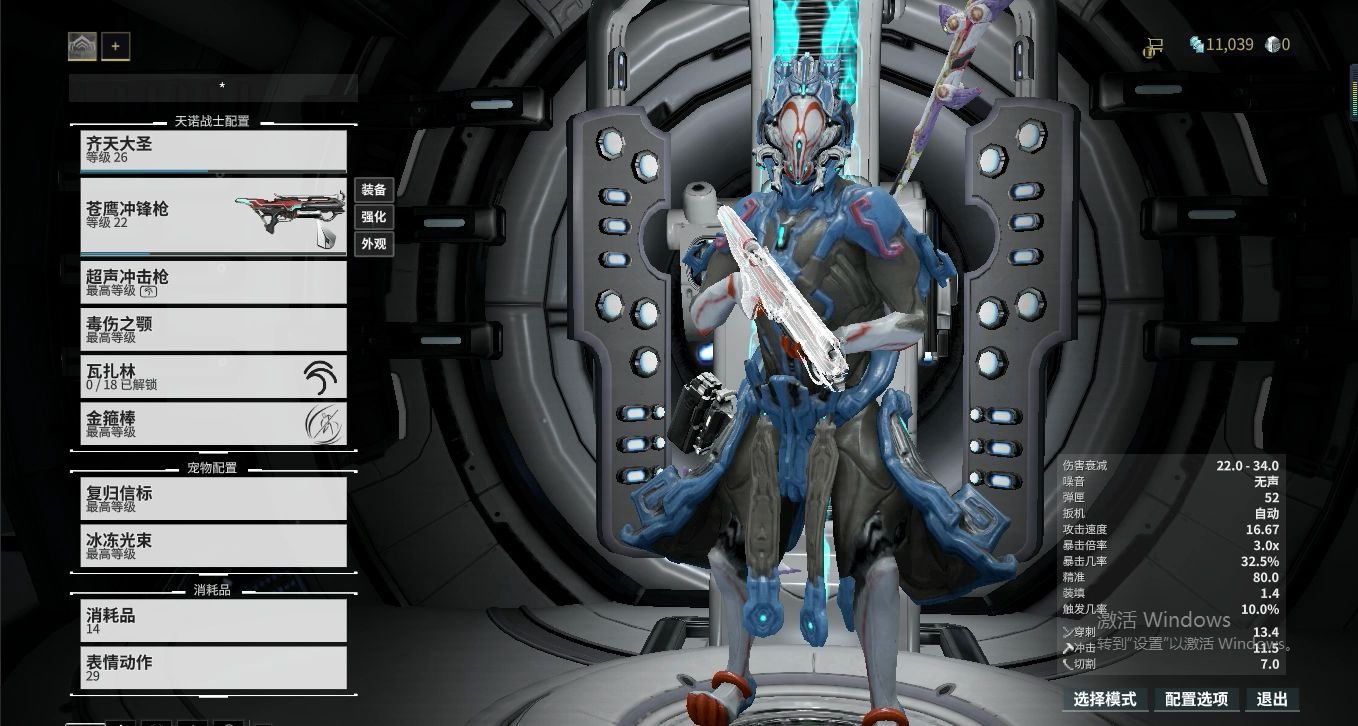Select the 金箍棒 weapon slot

213,423
